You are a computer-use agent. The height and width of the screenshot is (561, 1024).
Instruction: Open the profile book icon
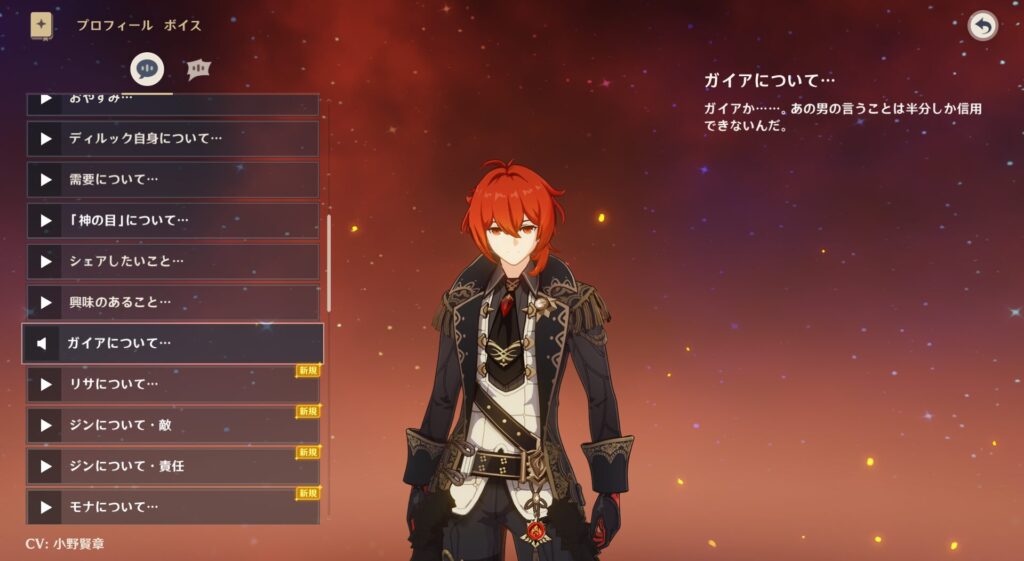[41, 25]
